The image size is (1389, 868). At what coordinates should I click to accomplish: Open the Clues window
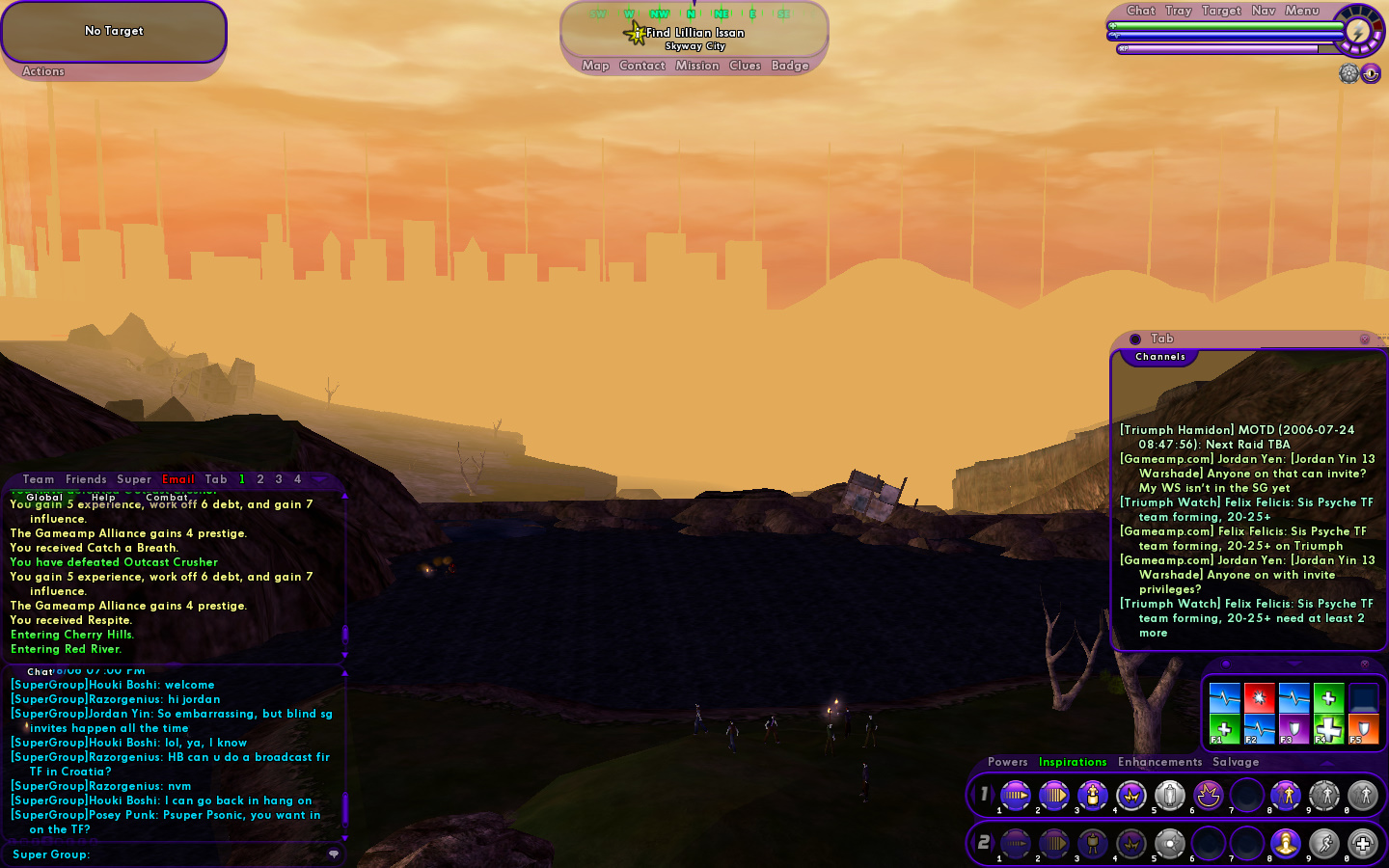click(745, 66)
